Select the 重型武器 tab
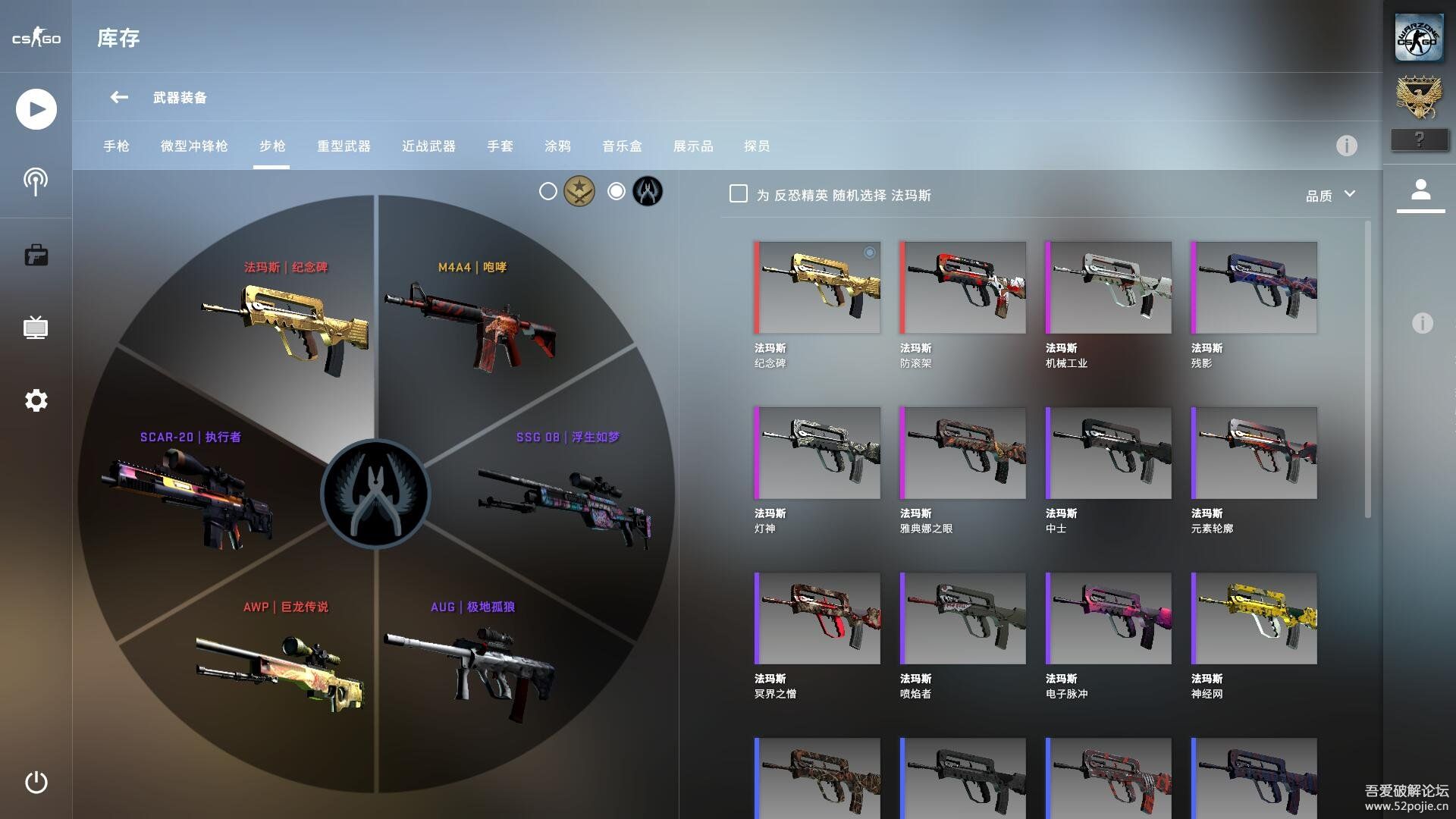This screenshot has height=819, width=1456. click(344, 146)
